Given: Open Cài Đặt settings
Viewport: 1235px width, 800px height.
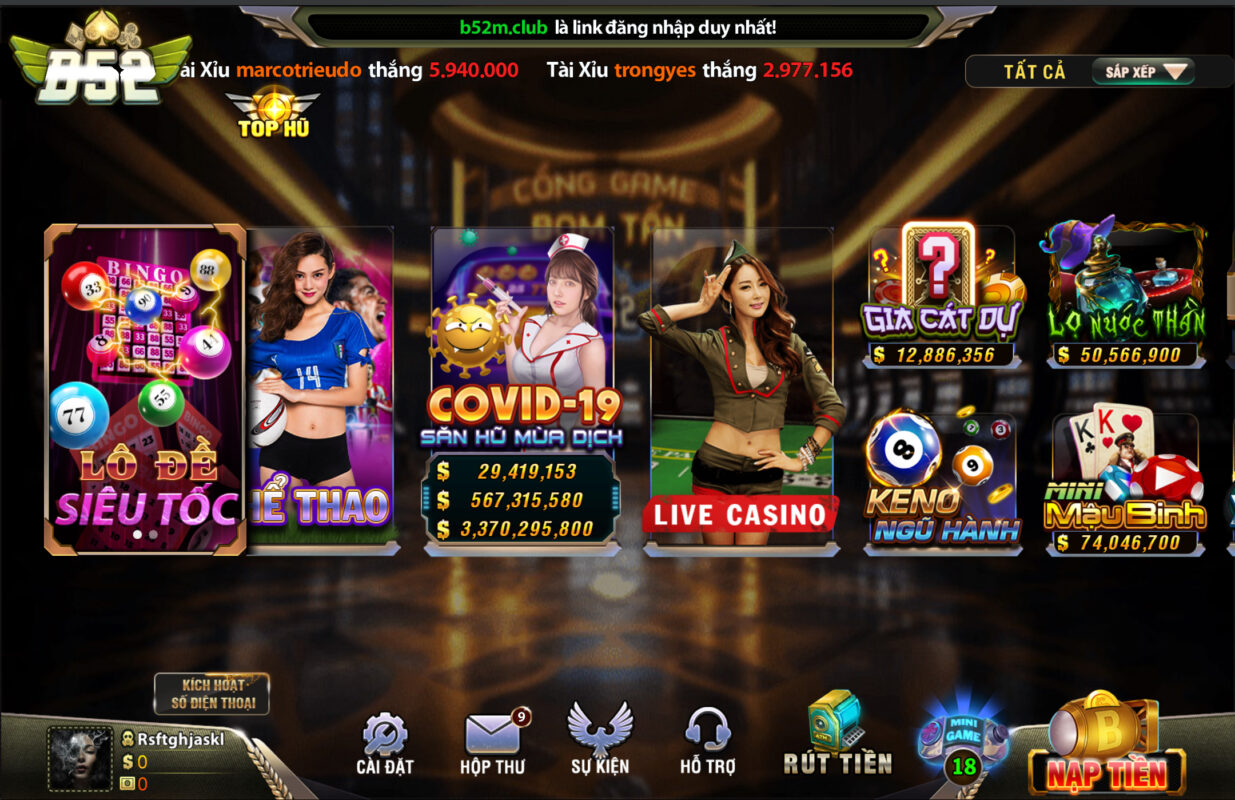Looking at the screenshot, I should 384,745.
